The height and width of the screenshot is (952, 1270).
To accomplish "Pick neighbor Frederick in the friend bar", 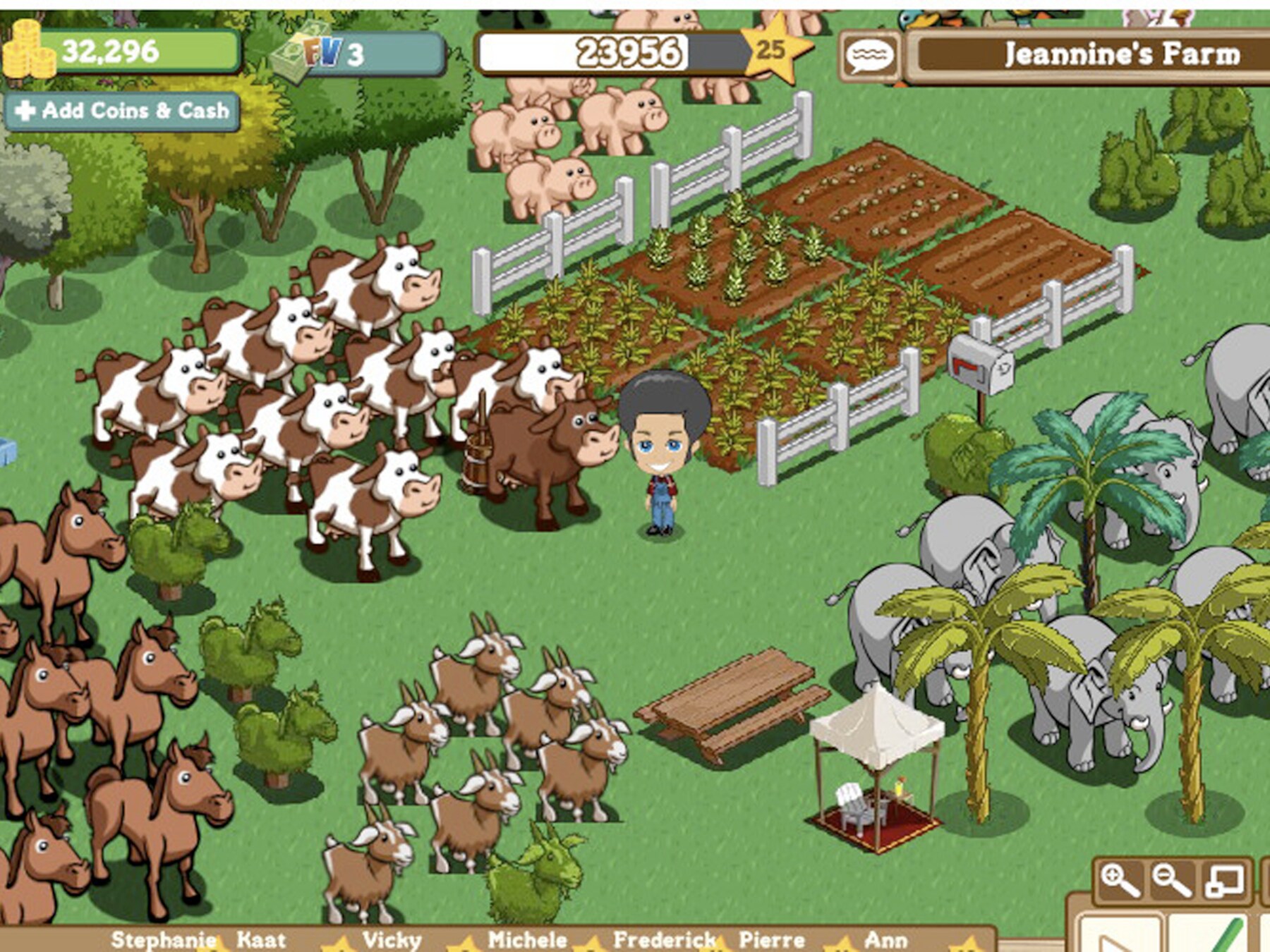I will click(665, 940).
